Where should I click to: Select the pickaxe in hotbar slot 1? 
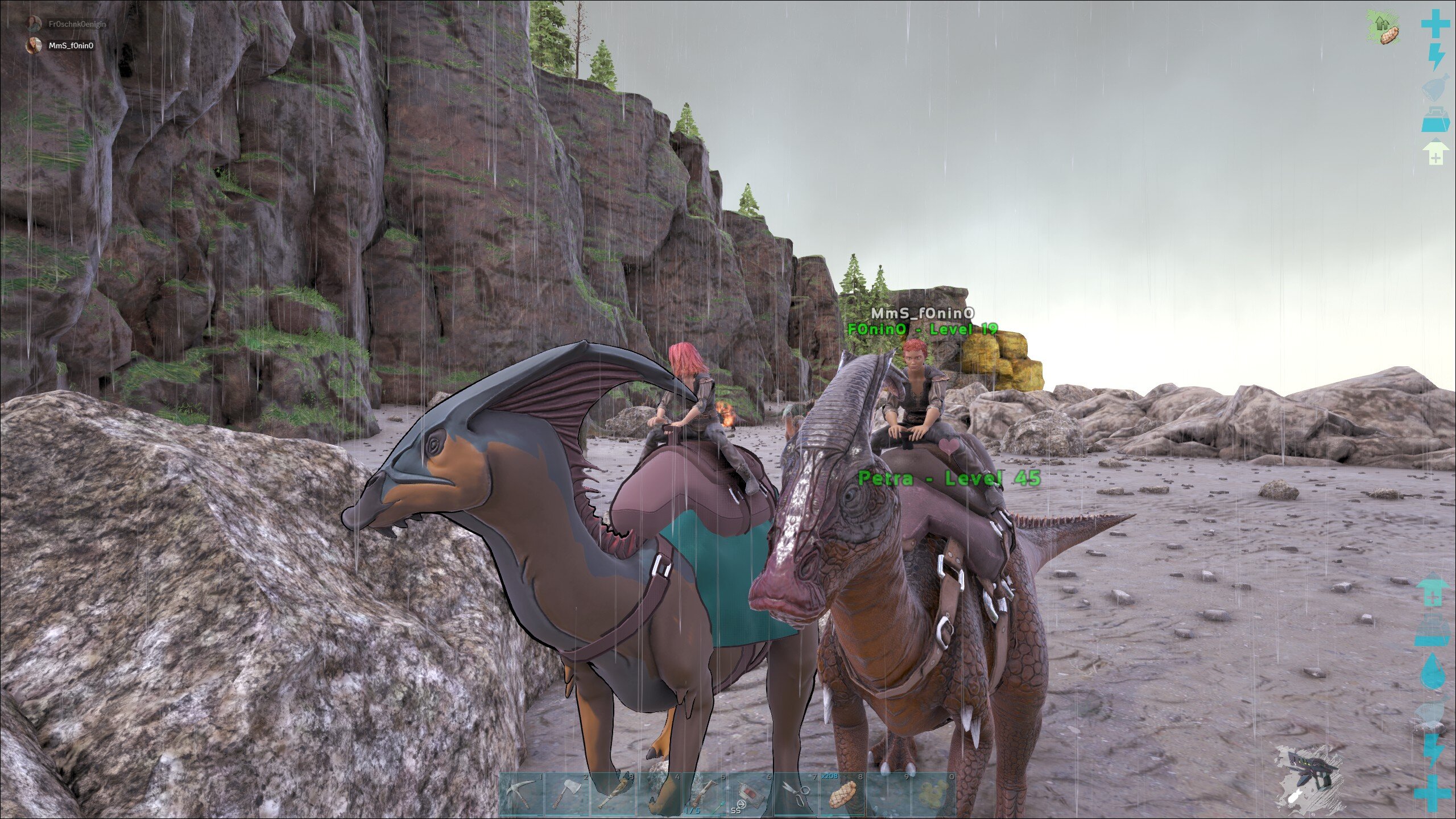522,795
